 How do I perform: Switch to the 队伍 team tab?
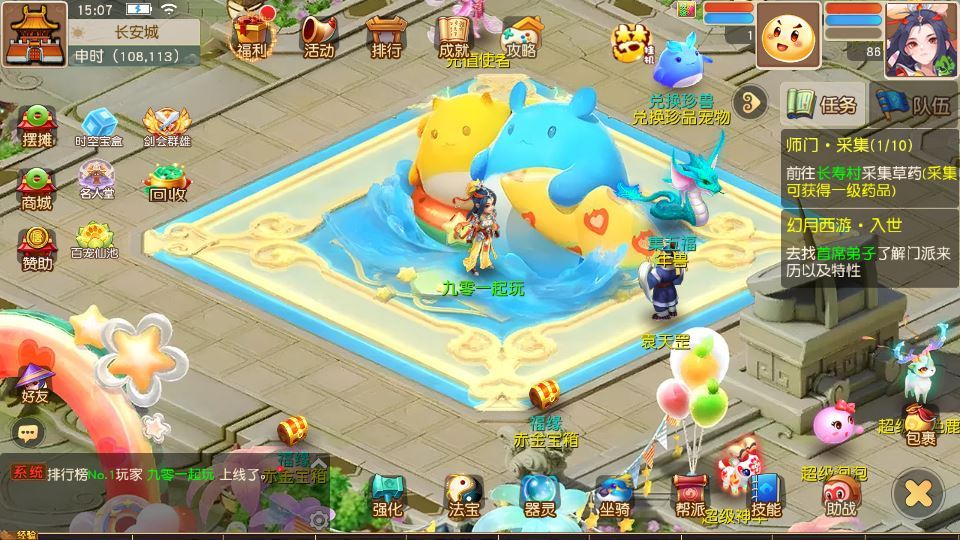[x=915, y=104]
